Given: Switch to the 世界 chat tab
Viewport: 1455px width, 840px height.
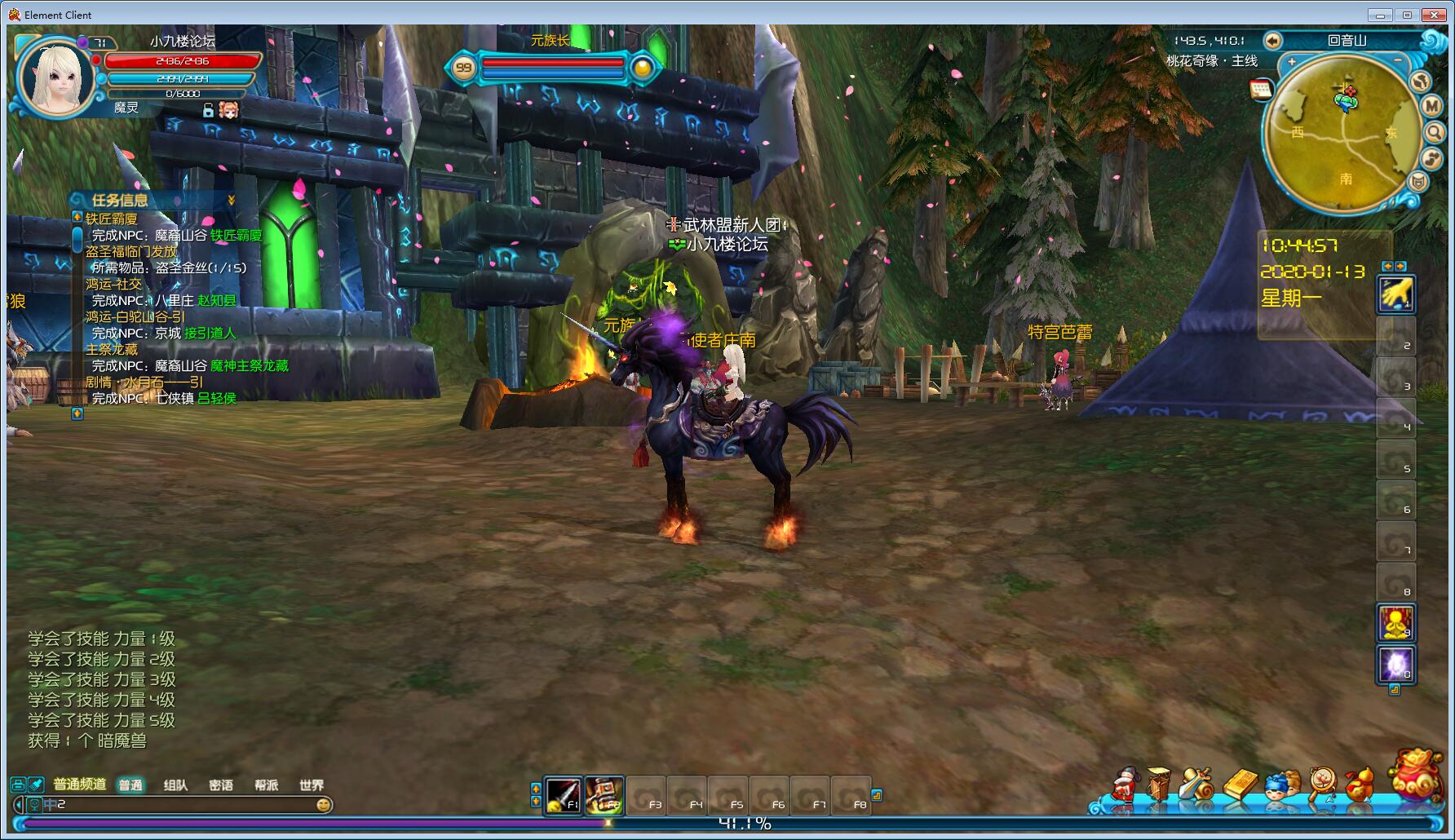Looking at the screenshot, I should pyautogui.click(x=312, y=785).
